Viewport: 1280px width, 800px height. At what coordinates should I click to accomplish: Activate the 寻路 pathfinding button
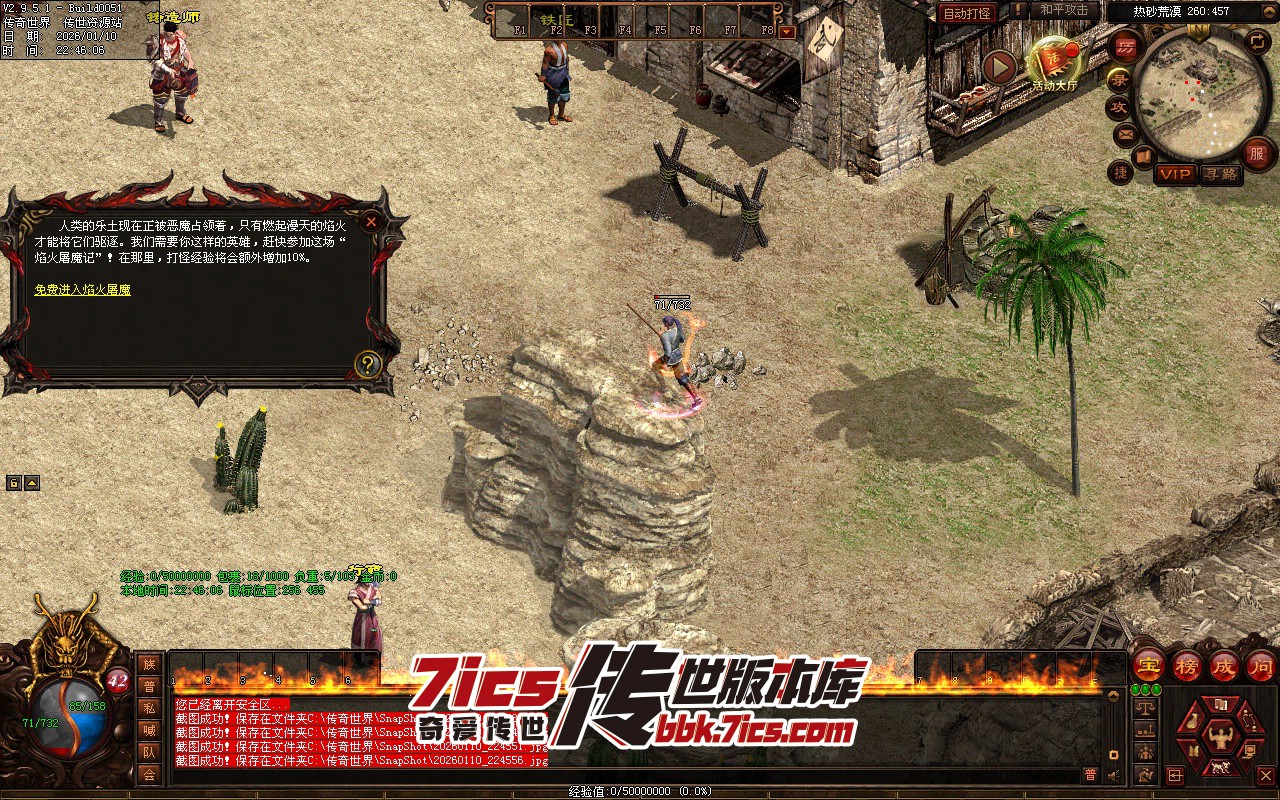[1219, 174]
